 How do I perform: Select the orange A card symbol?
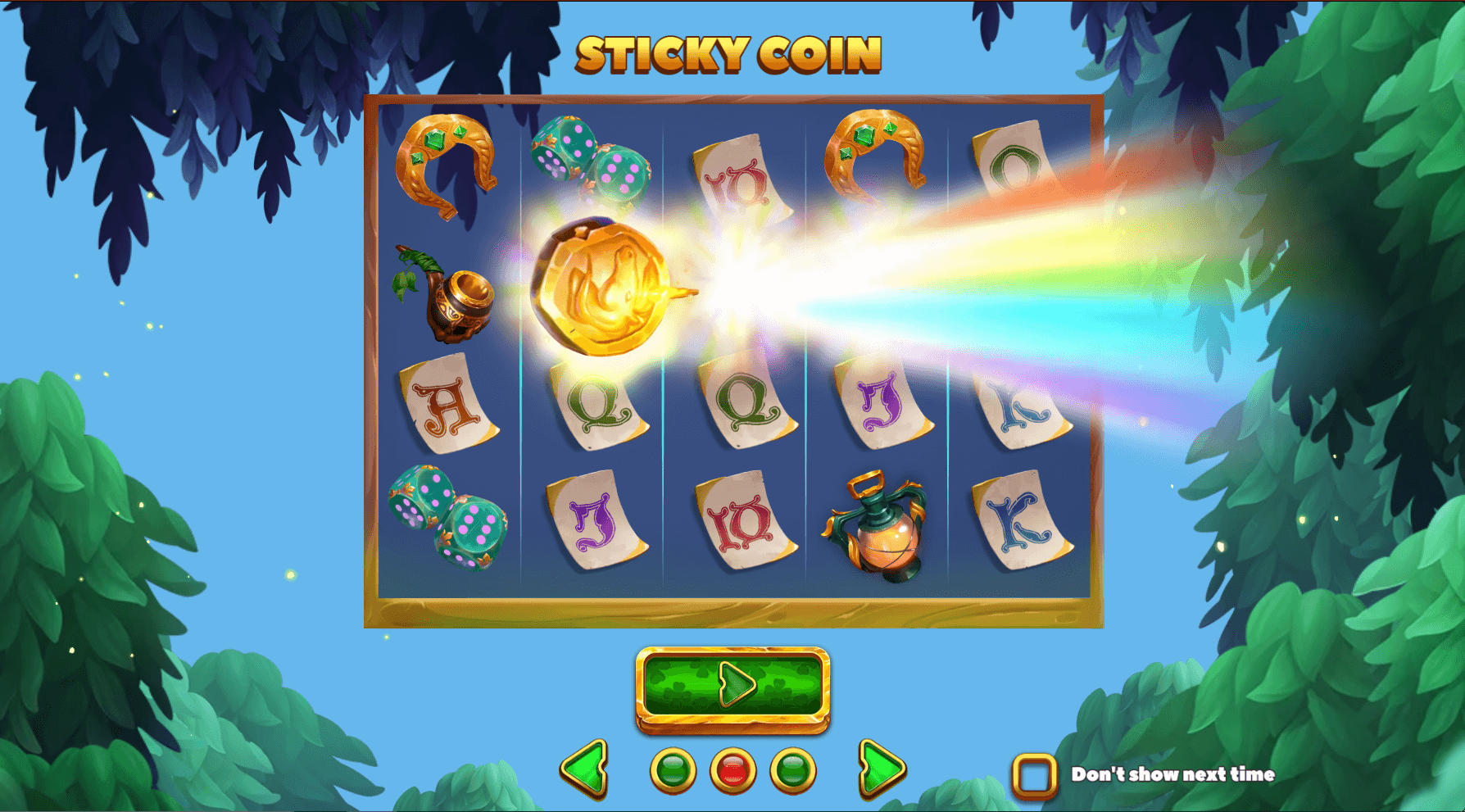[x=447, y=406]
